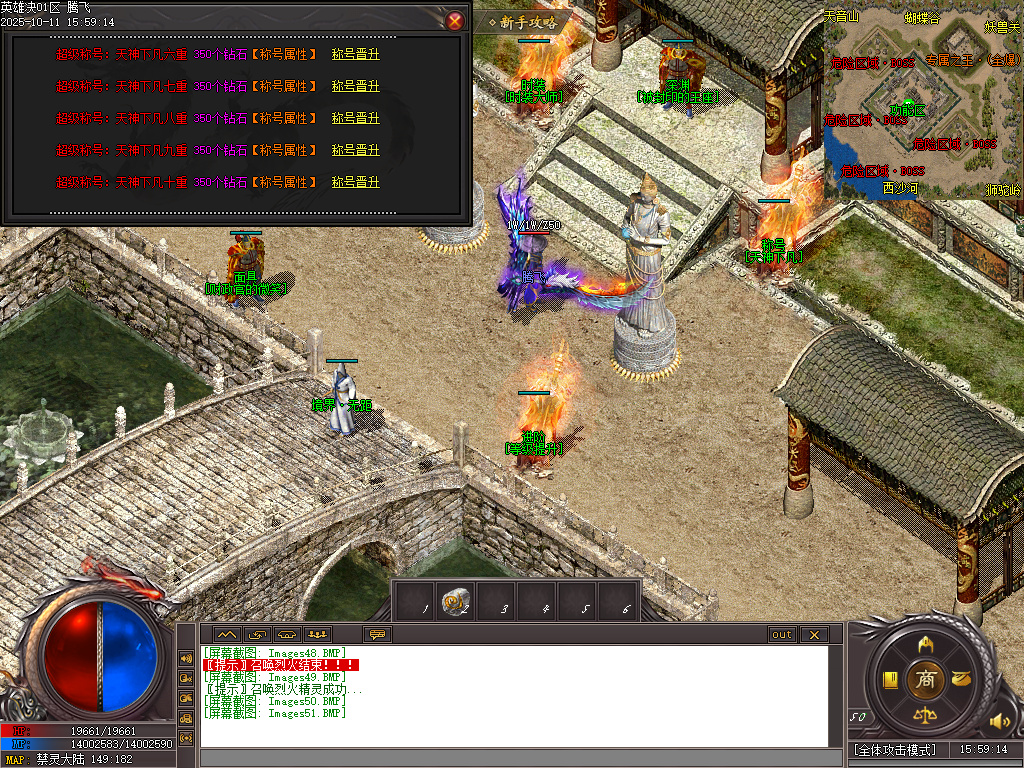
Task: Click 称号晋升 for 天神下凡八重
Action: click(x=356, y=119)
